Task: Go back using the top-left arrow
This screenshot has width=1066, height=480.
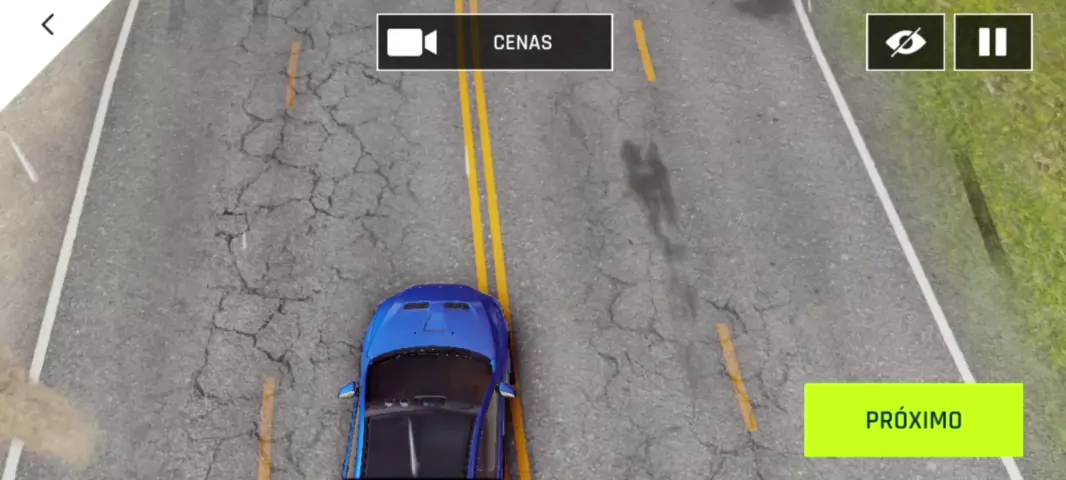Action: pos(47,25)
